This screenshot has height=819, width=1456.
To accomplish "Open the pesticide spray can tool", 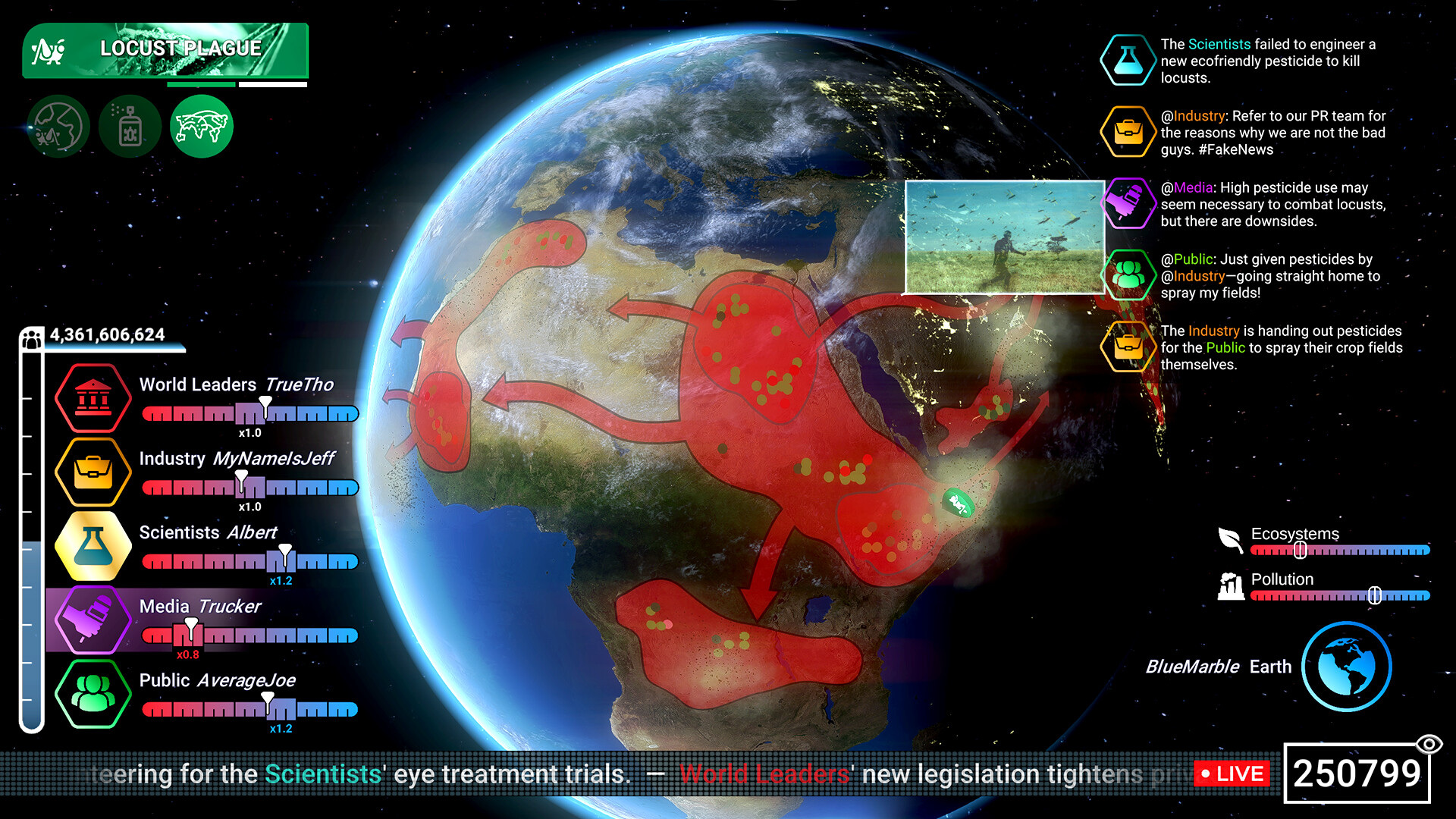I will click(130, 125).
